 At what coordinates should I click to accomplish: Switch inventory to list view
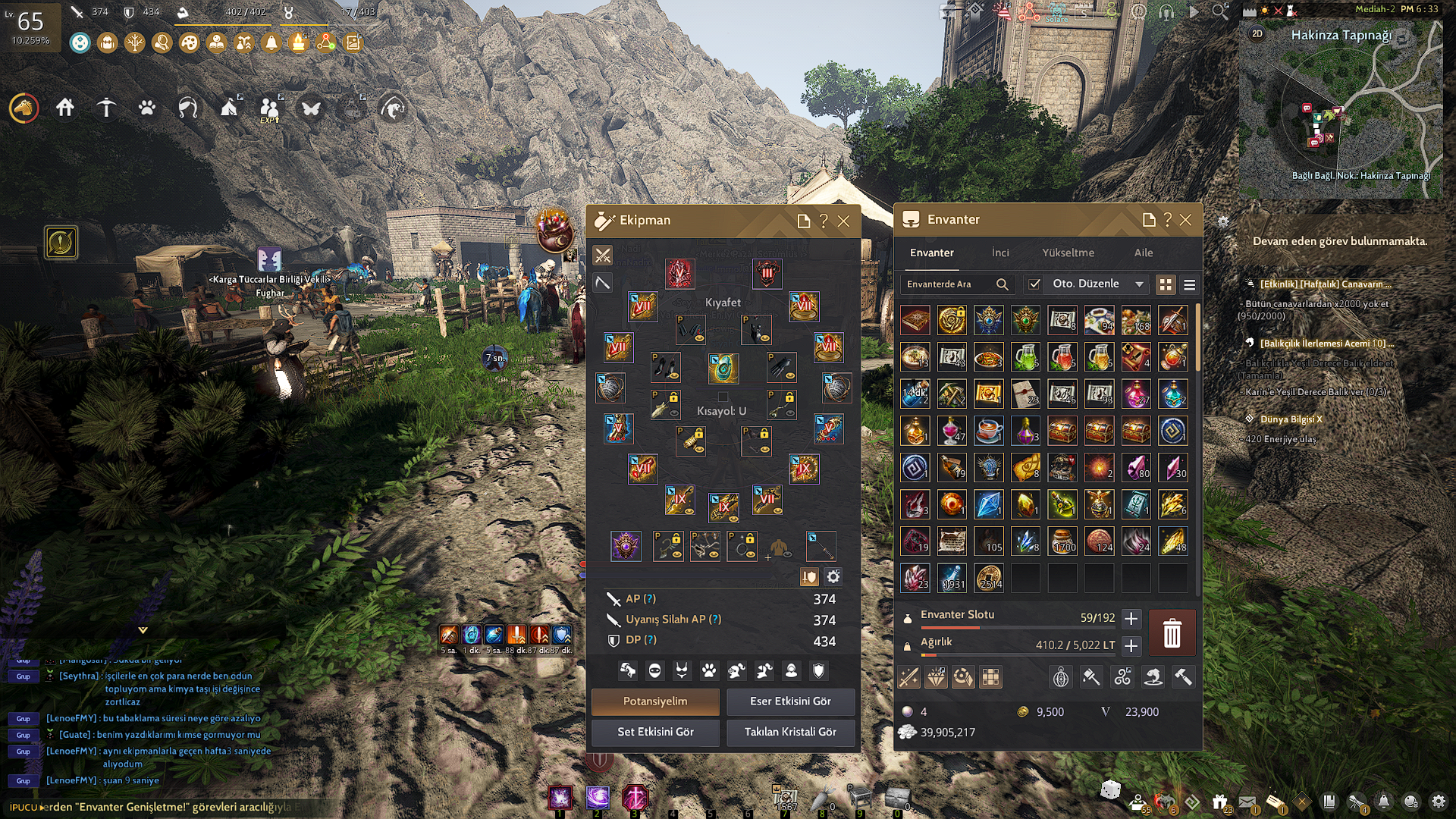[x=1189, y=284]
